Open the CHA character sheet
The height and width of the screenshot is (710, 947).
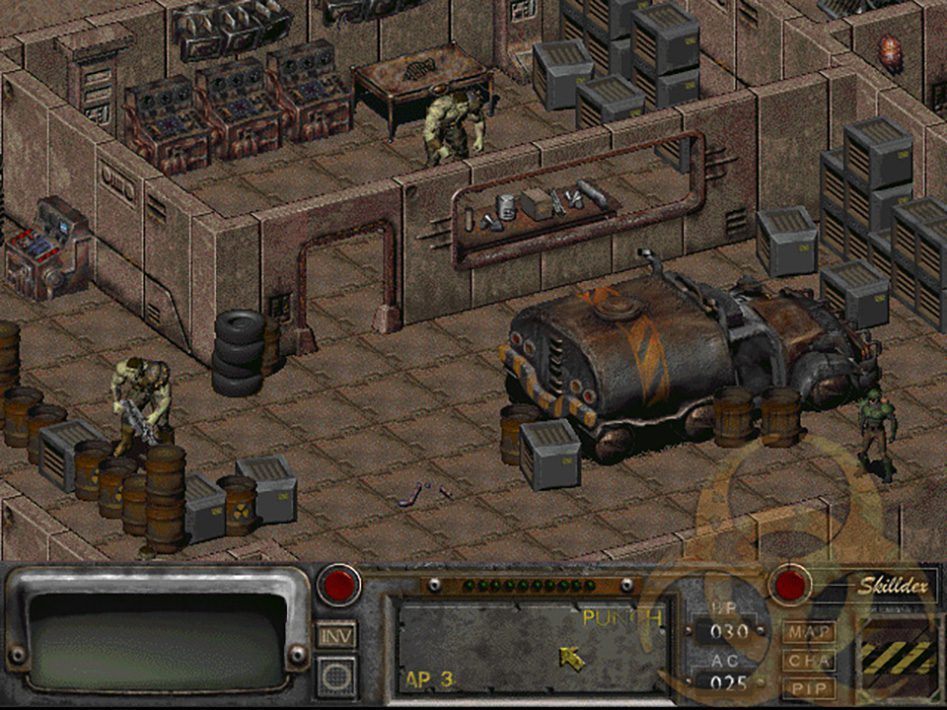click(x=809, y=660)
